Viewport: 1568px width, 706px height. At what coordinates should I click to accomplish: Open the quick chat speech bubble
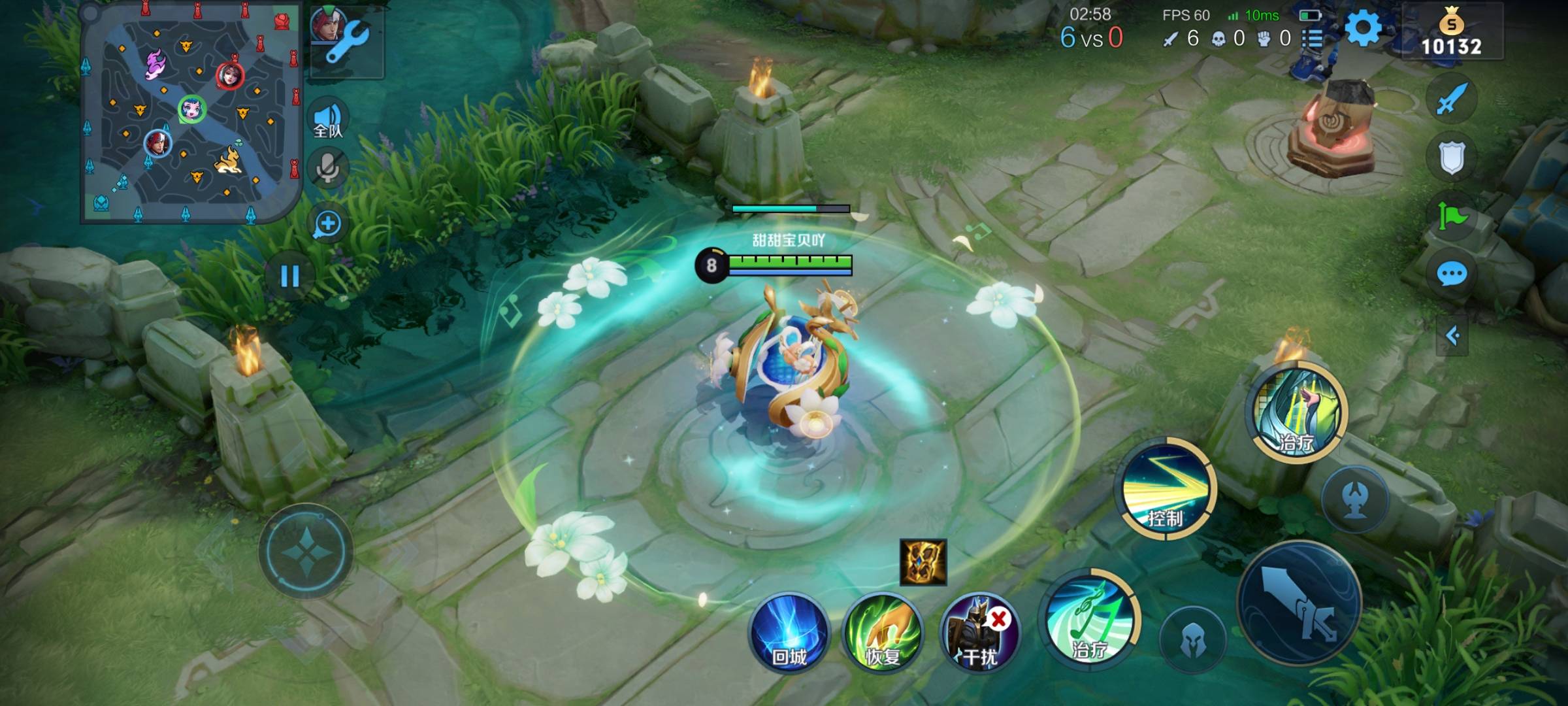click(x=1452, y=274)
